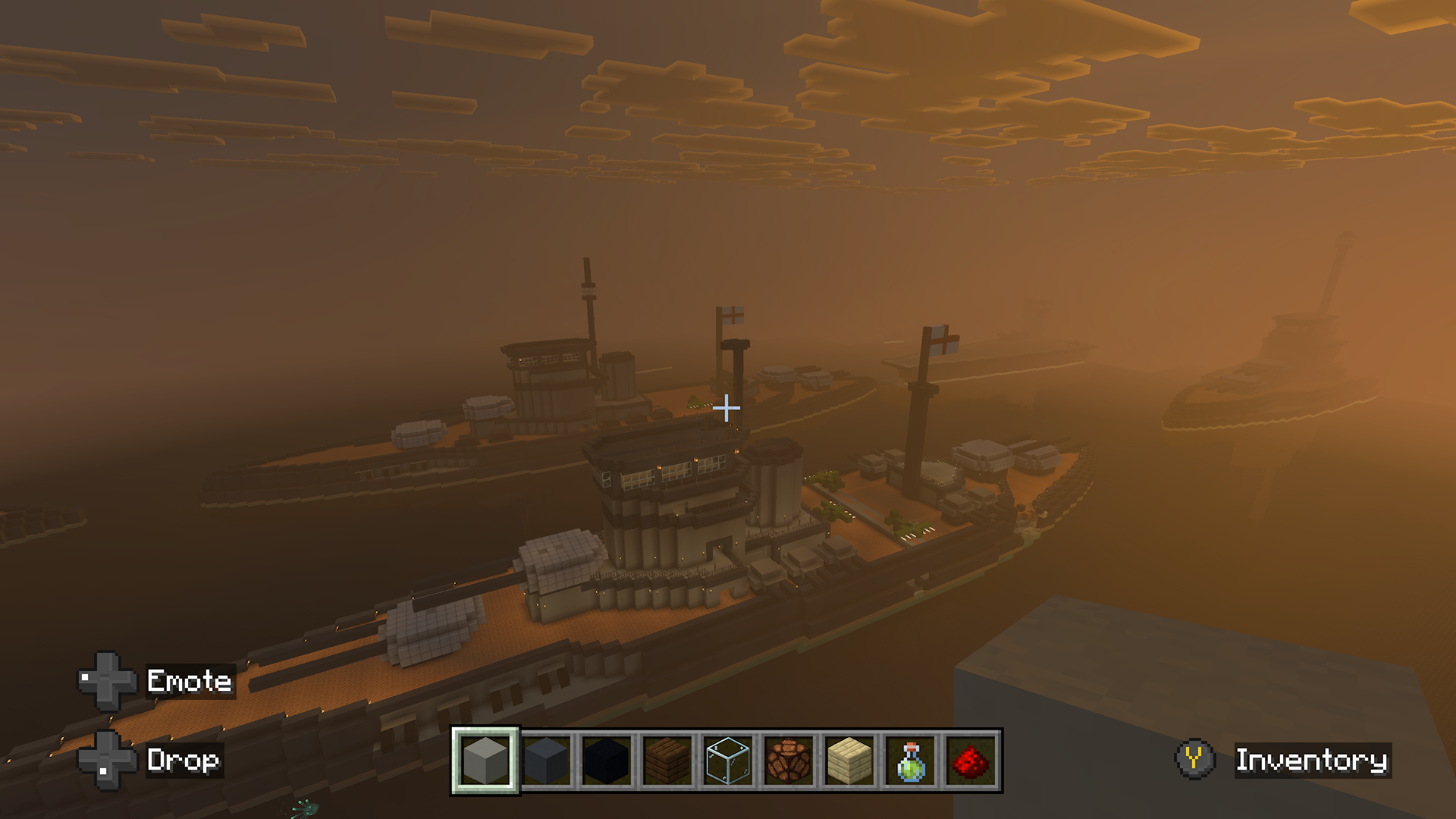The width and height of the screenshot is (1456, 819).
Task: Select the green potion bottle slot
Action: pyautogui.click(x=910, y=761)
